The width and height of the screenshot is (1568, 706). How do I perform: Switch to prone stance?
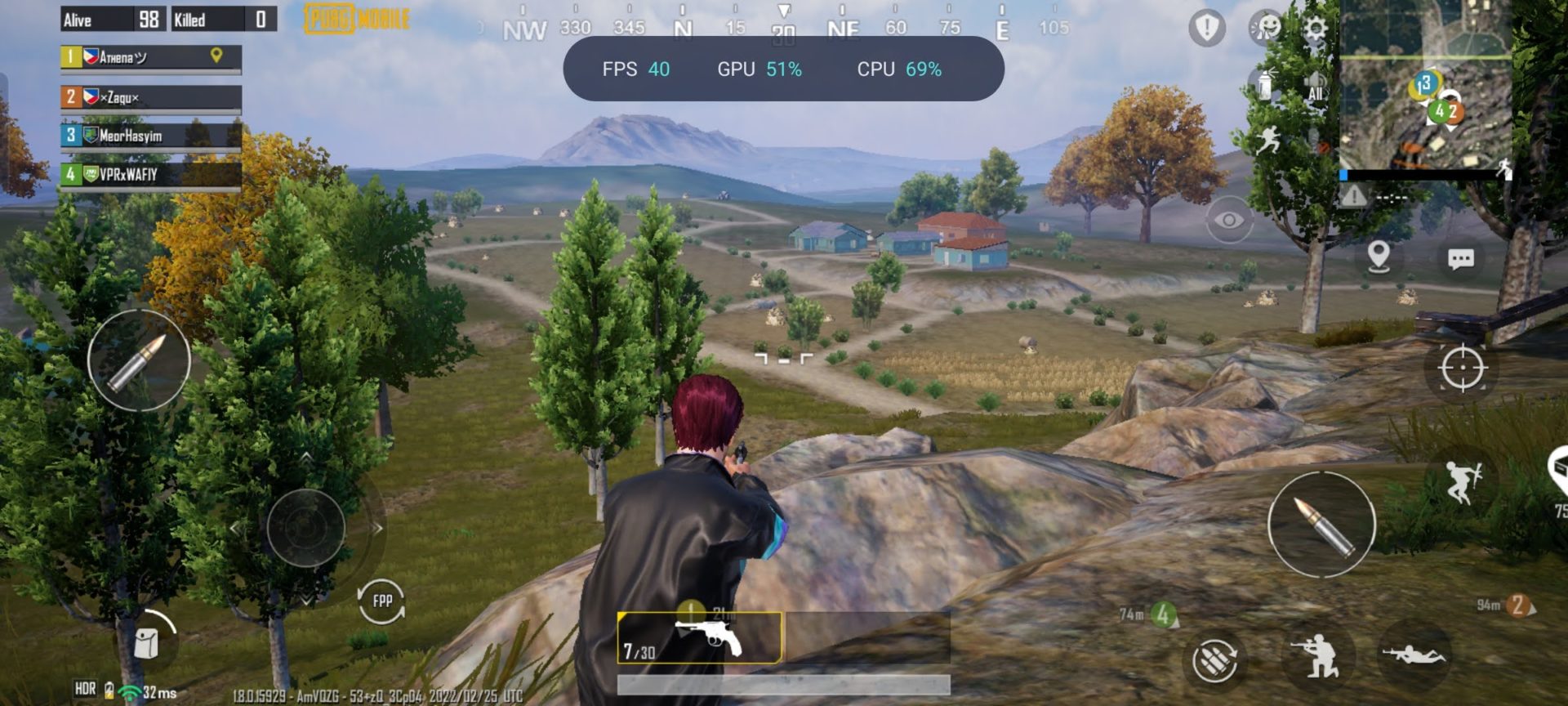click(x=1414, y=655)
